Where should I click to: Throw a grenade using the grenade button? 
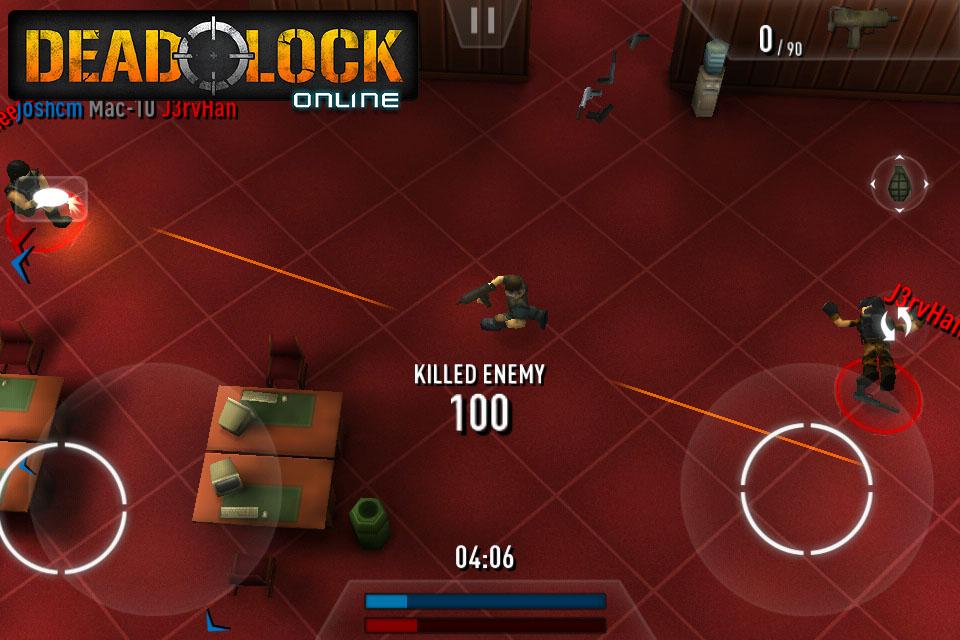(900, 184)
